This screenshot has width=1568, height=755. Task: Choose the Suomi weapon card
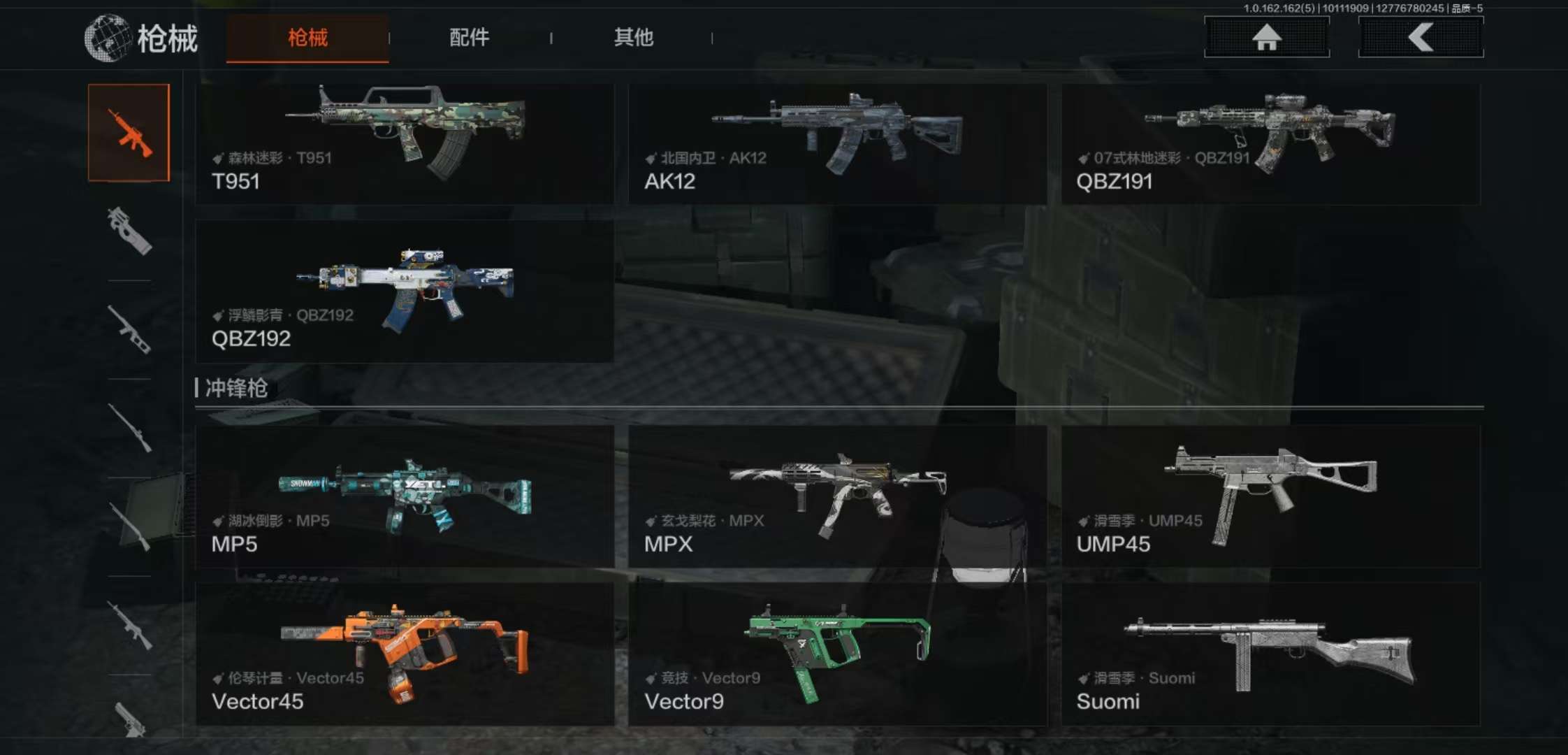(1270, 654)
